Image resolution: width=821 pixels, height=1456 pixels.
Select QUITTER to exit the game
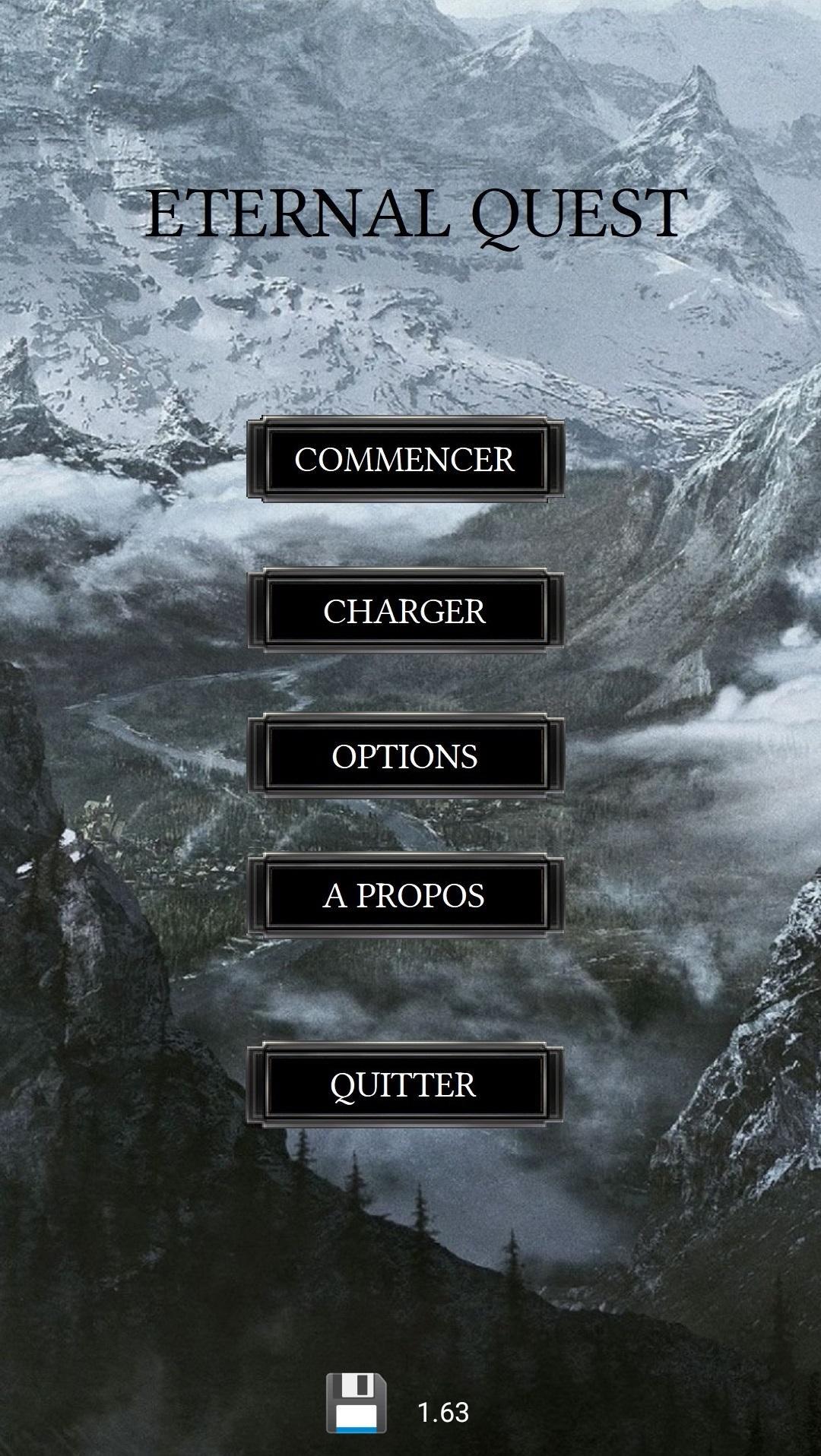pyautogui.click(x=405, y=1084)
